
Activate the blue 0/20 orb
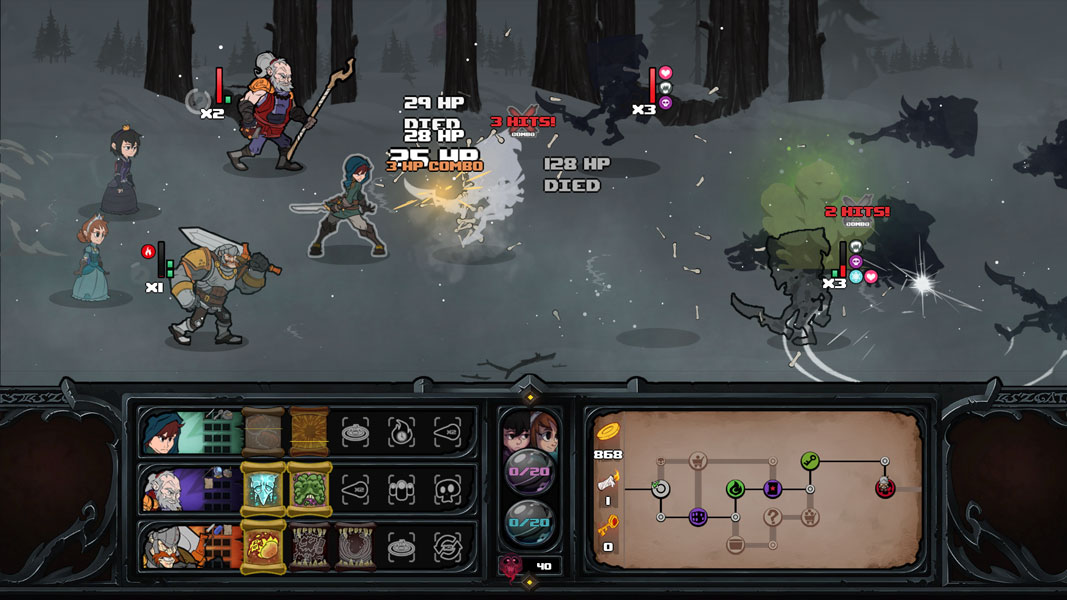click(x=529, y=522)
